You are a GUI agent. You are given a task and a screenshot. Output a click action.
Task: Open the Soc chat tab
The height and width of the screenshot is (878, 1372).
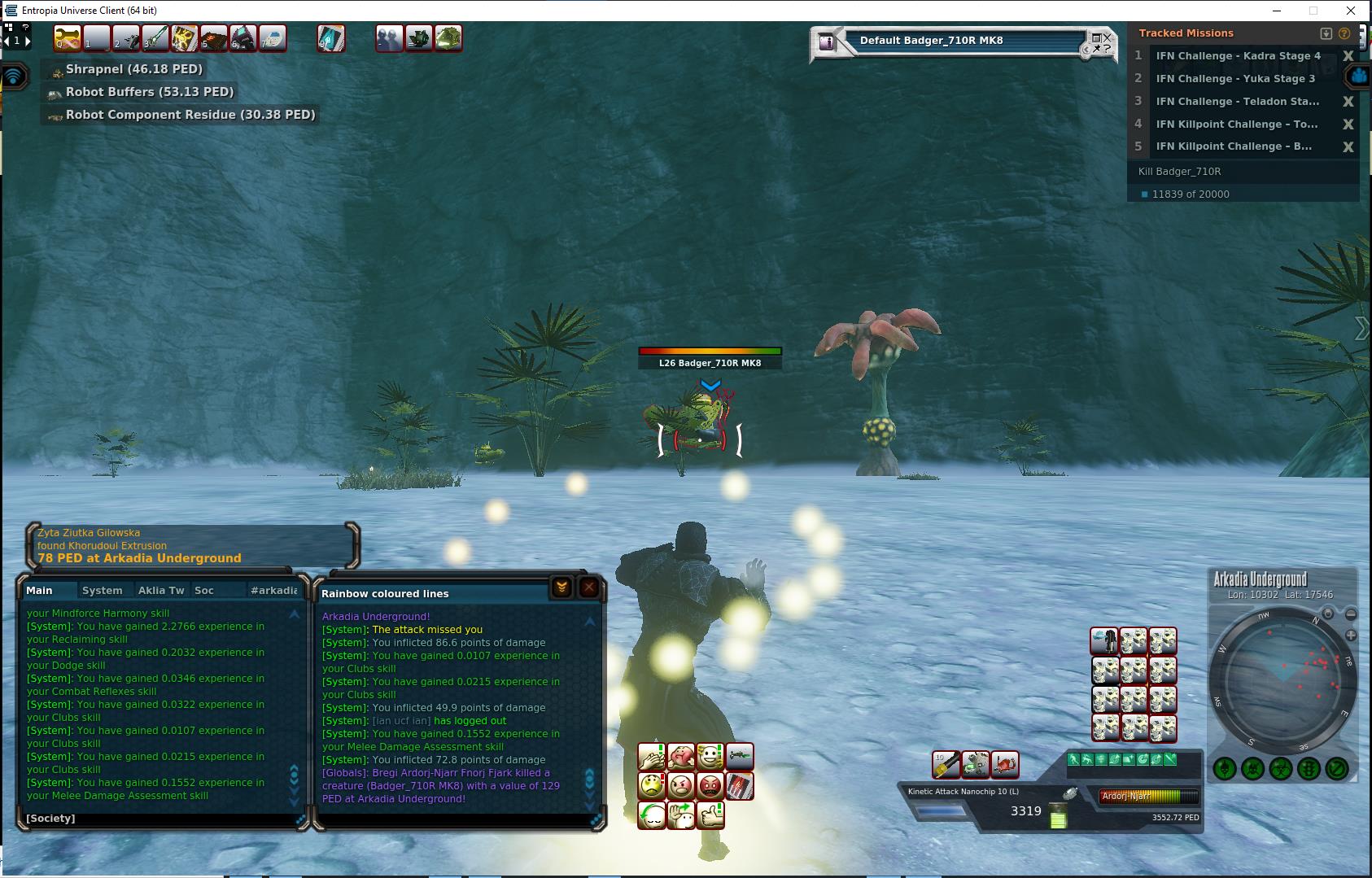pos(204,590)
